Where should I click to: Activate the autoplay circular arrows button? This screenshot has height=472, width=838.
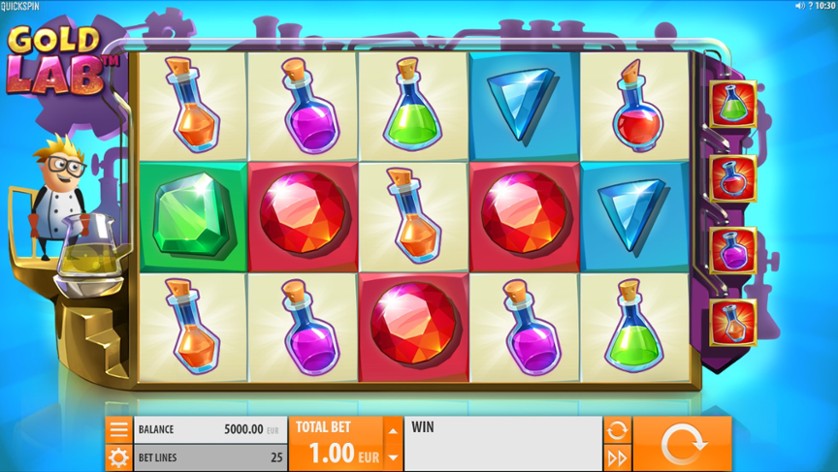[x=617, y=431]
